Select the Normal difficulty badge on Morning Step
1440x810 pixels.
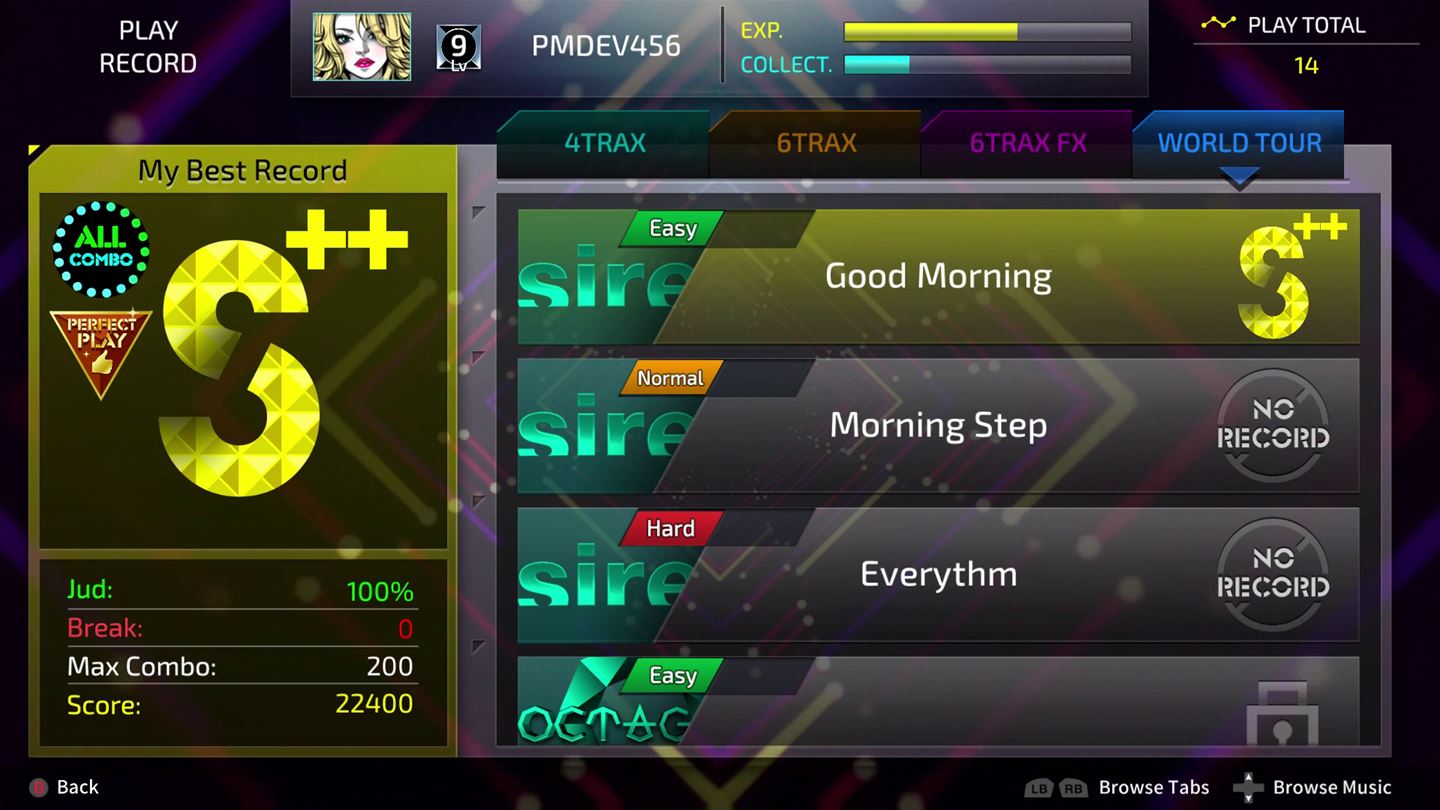[670, 378]
